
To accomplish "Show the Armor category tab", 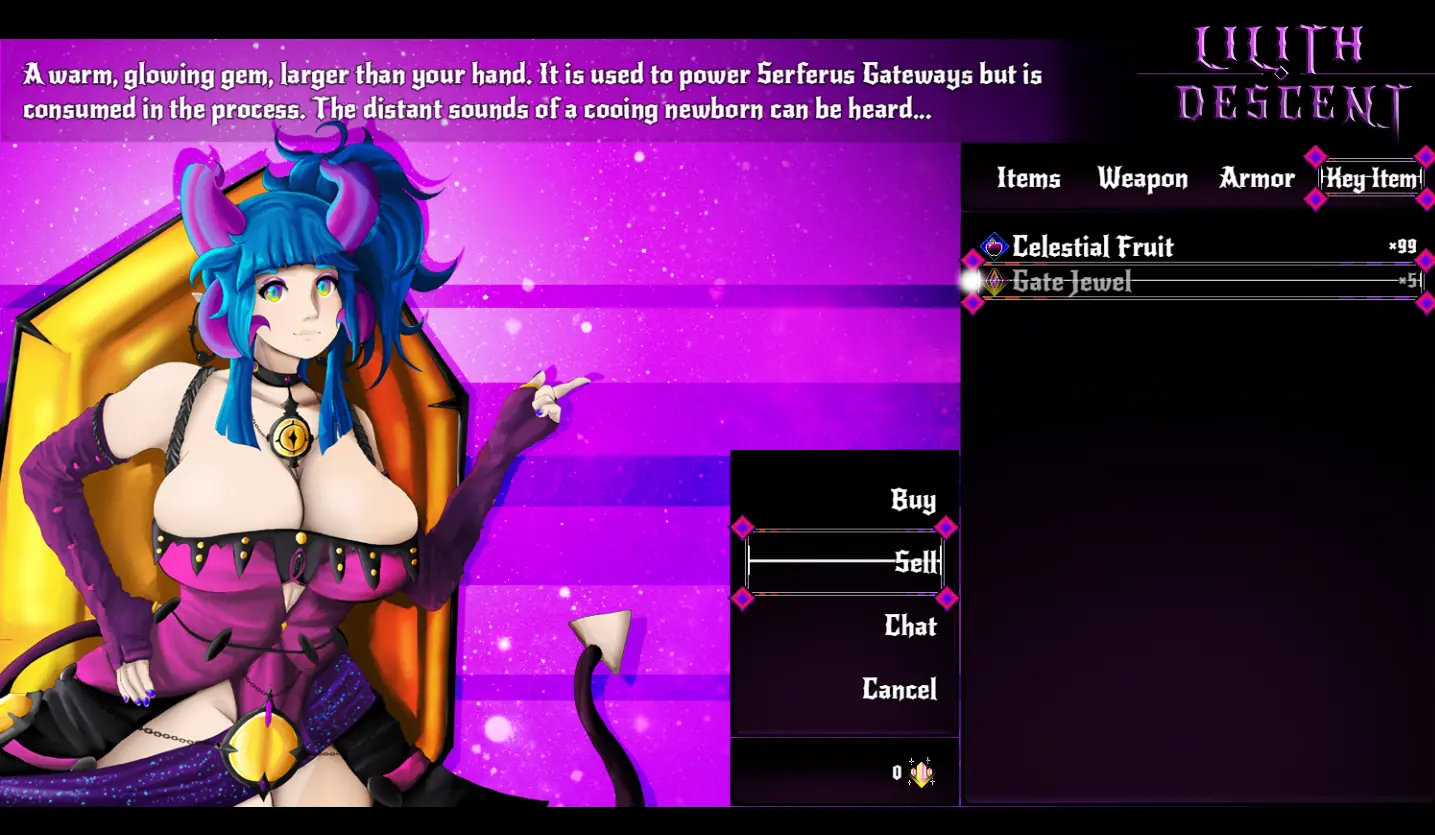I will click(1257, 179).
